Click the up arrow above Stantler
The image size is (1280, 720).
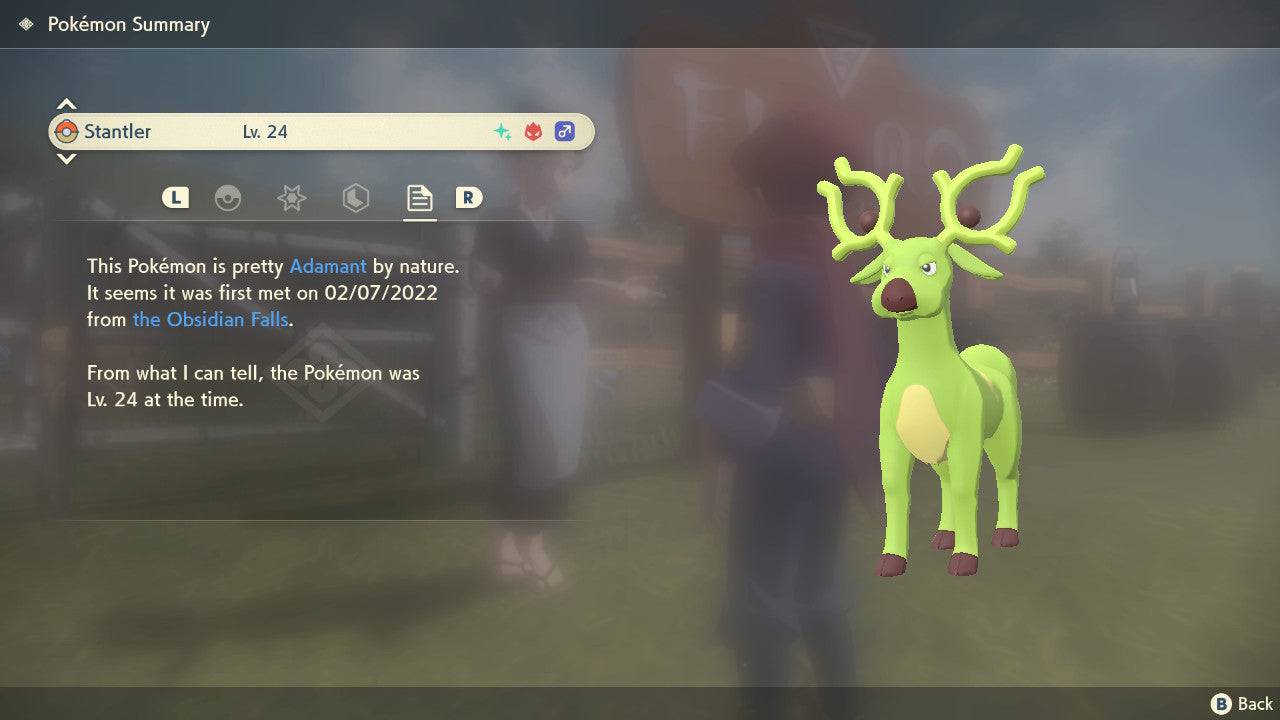tap(66, 104)
